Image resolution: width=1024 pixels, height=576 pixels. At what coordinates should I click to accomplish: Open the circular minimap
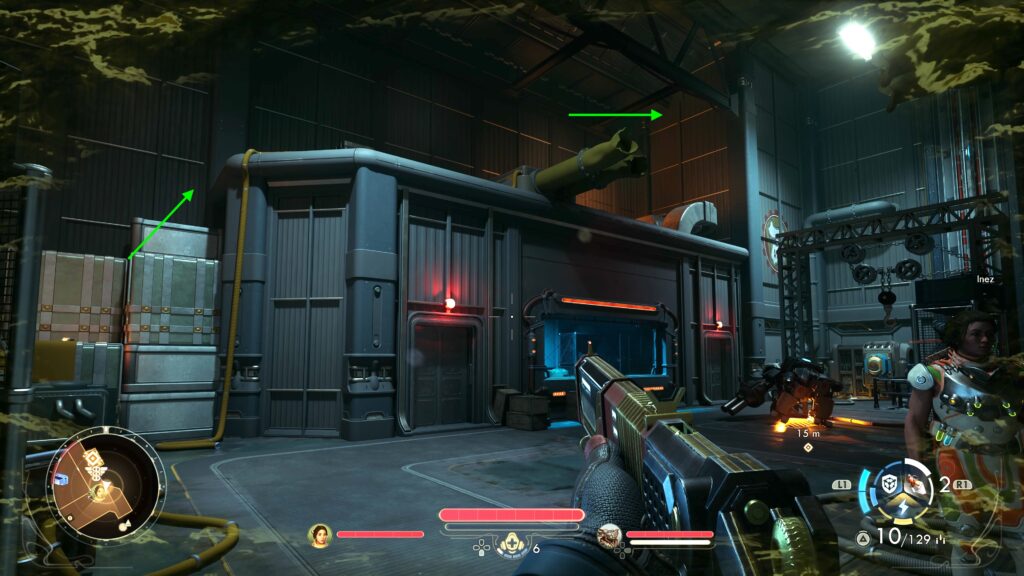pos(105,484)
